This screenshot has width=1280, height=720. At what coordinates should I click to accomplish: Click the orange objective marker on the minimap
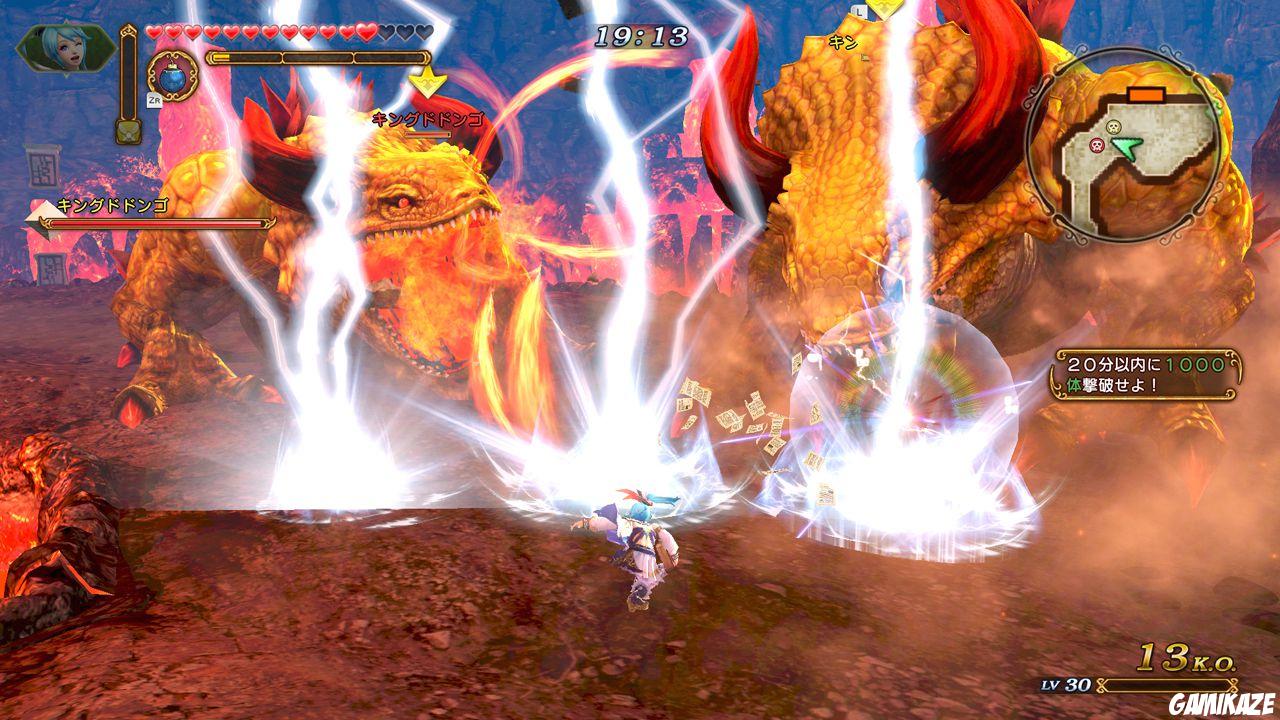[x=1147, y=94]
